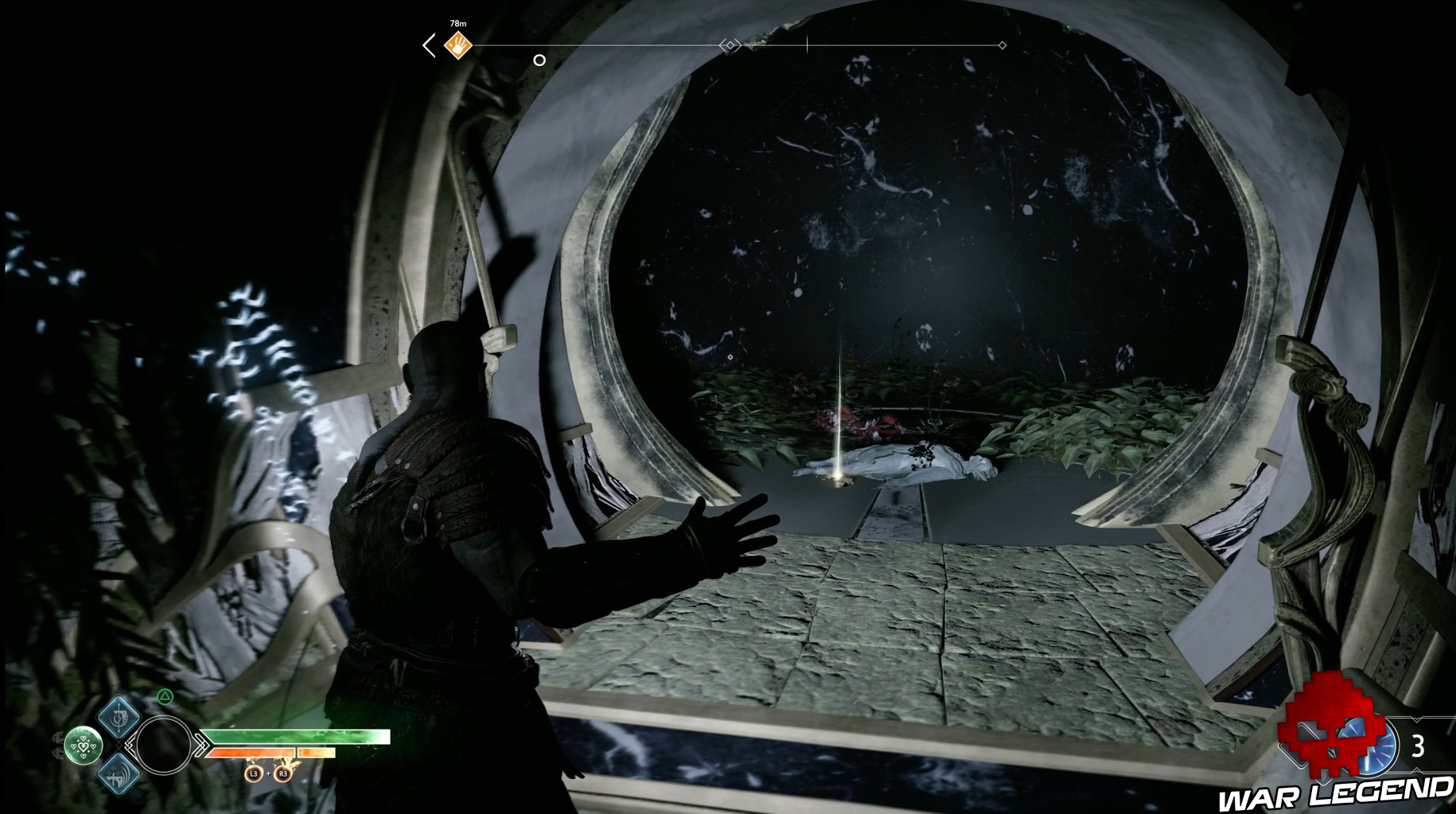Click the white left arrow beside compass
The width and height of the screenshot is (1456, 814).
pyautogui.click(x=430, y=45)
